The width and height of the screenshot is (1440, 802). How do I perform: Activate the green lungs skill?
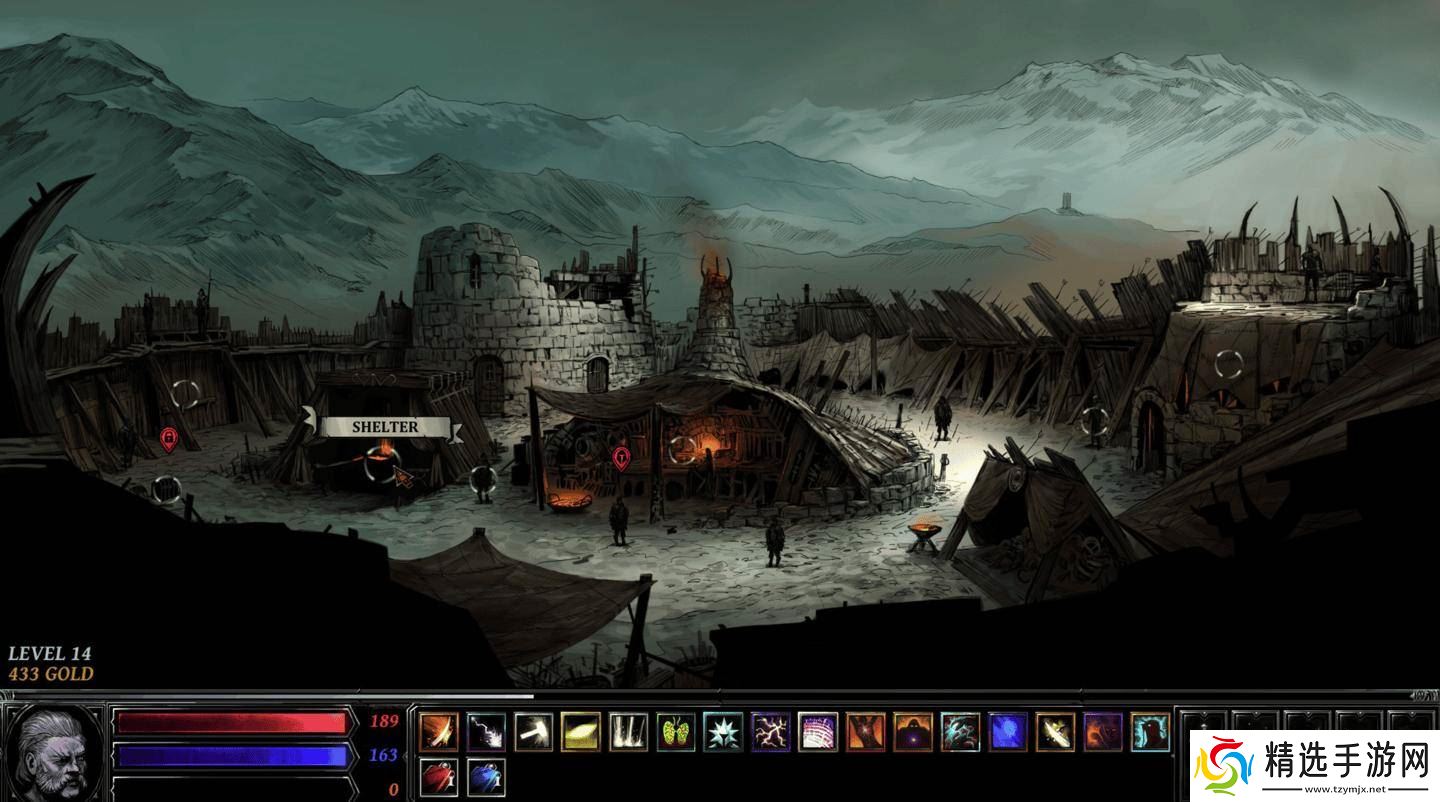click(x=676, y=731)
